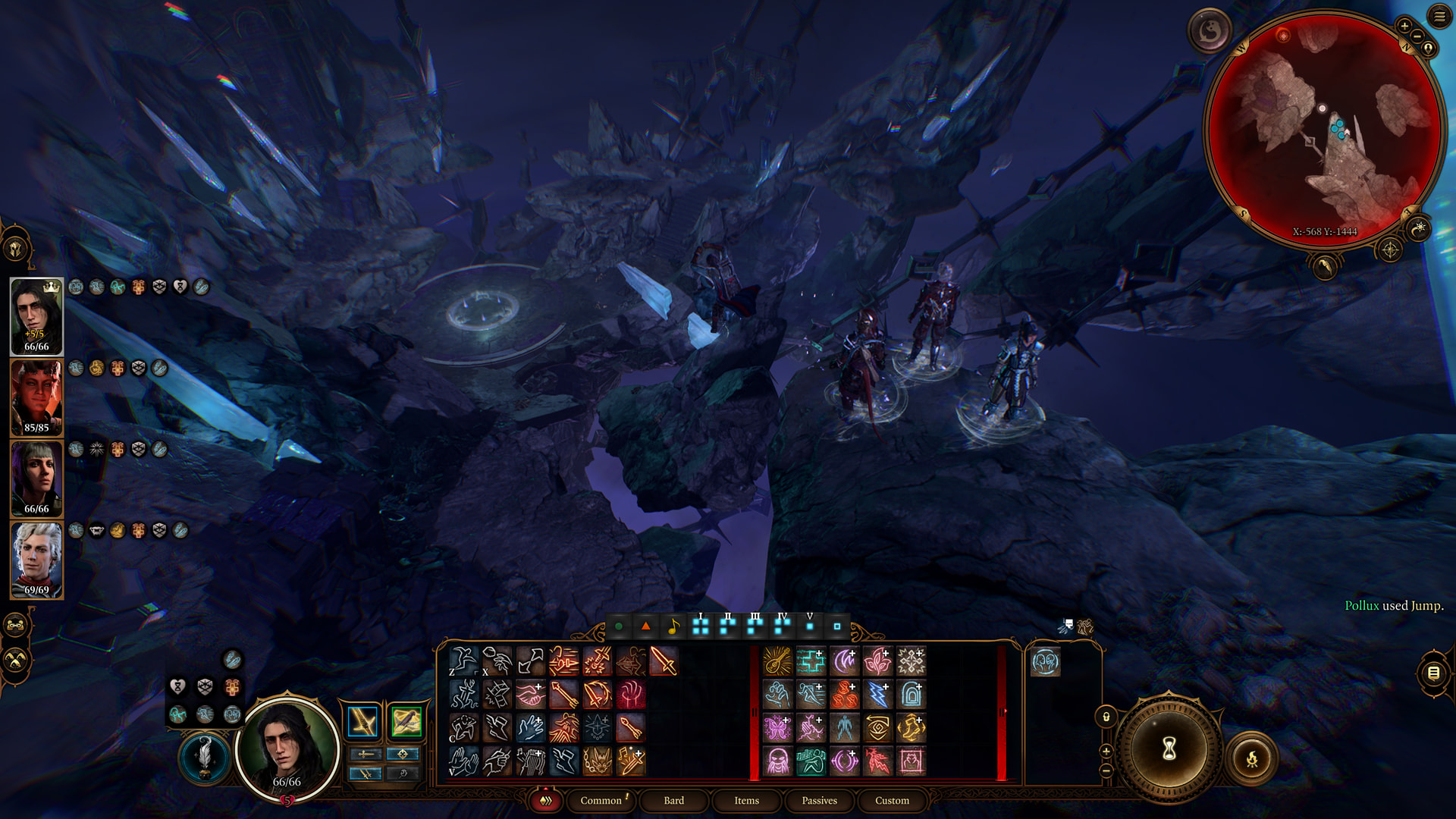This screenshot has width=1456, height=819.
Task: Click the hourglass end turn button
Action: [1169, 749]
